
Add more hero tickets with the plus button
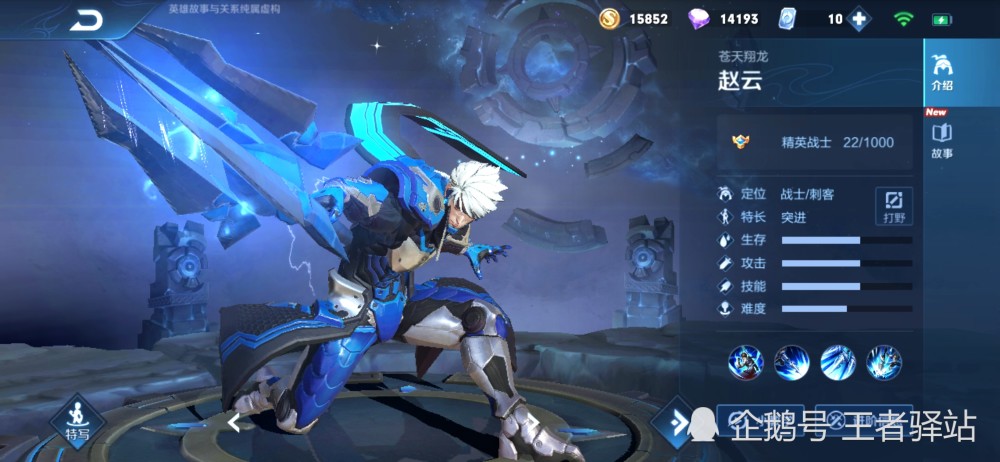[858, 19]
